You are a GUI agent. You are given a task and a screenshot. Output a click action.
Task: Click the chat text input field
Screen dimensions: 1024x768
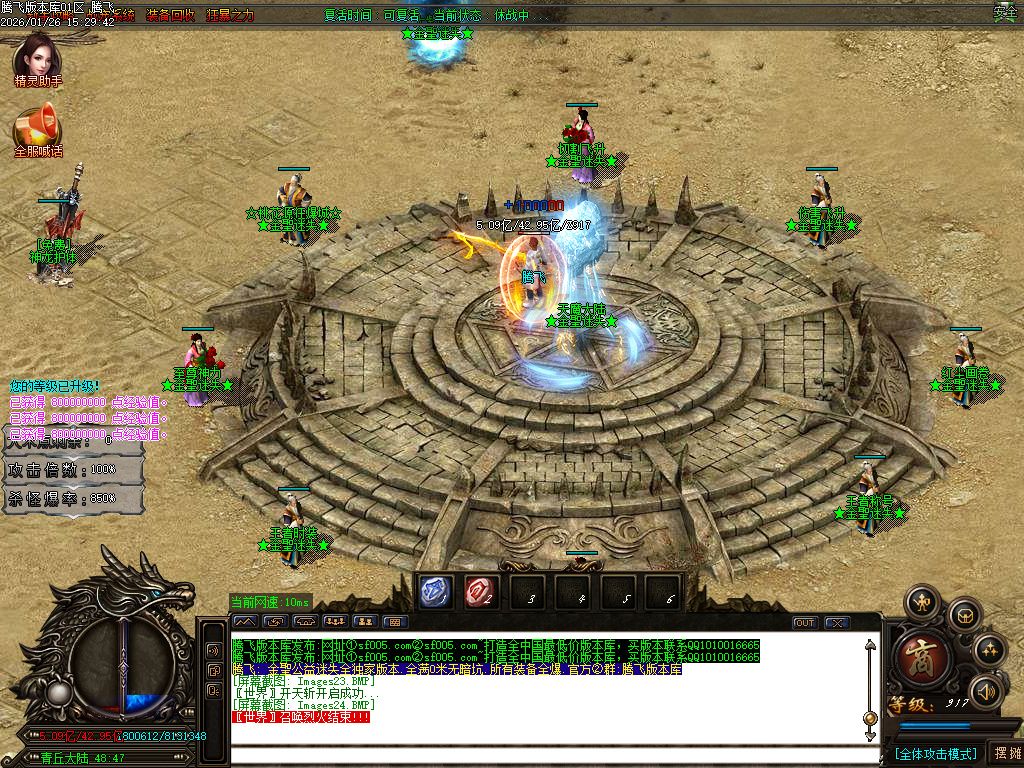point(545,735)
